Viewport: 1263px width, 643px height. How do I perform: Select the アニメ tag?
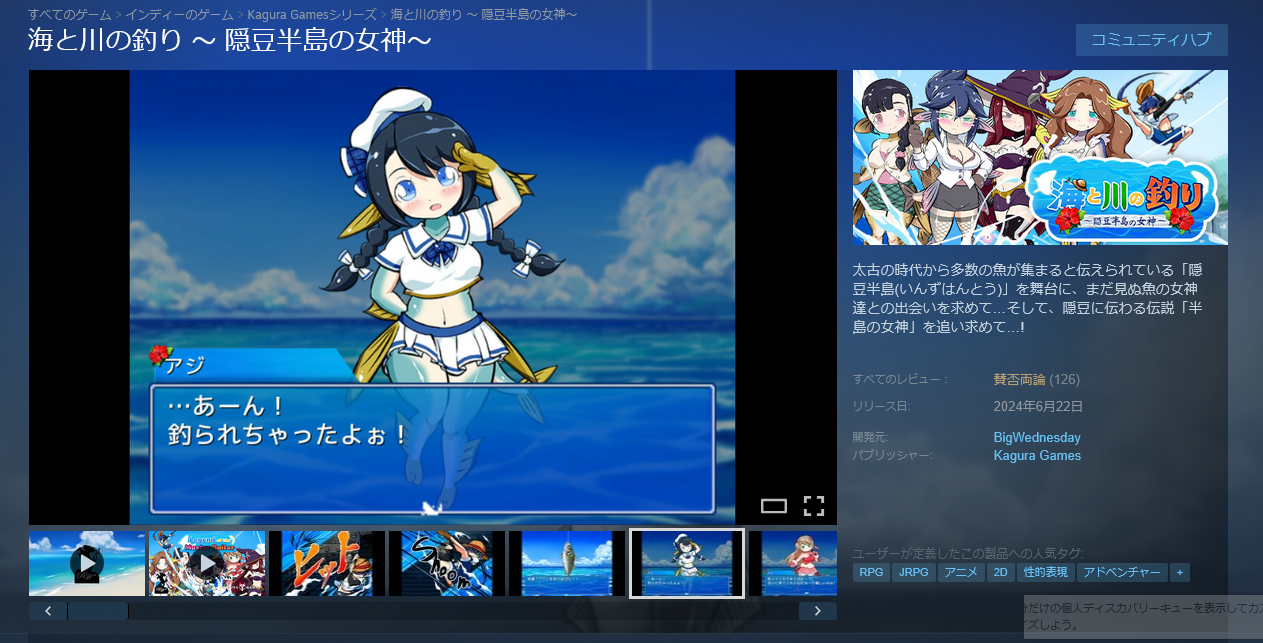pos(961,573)
